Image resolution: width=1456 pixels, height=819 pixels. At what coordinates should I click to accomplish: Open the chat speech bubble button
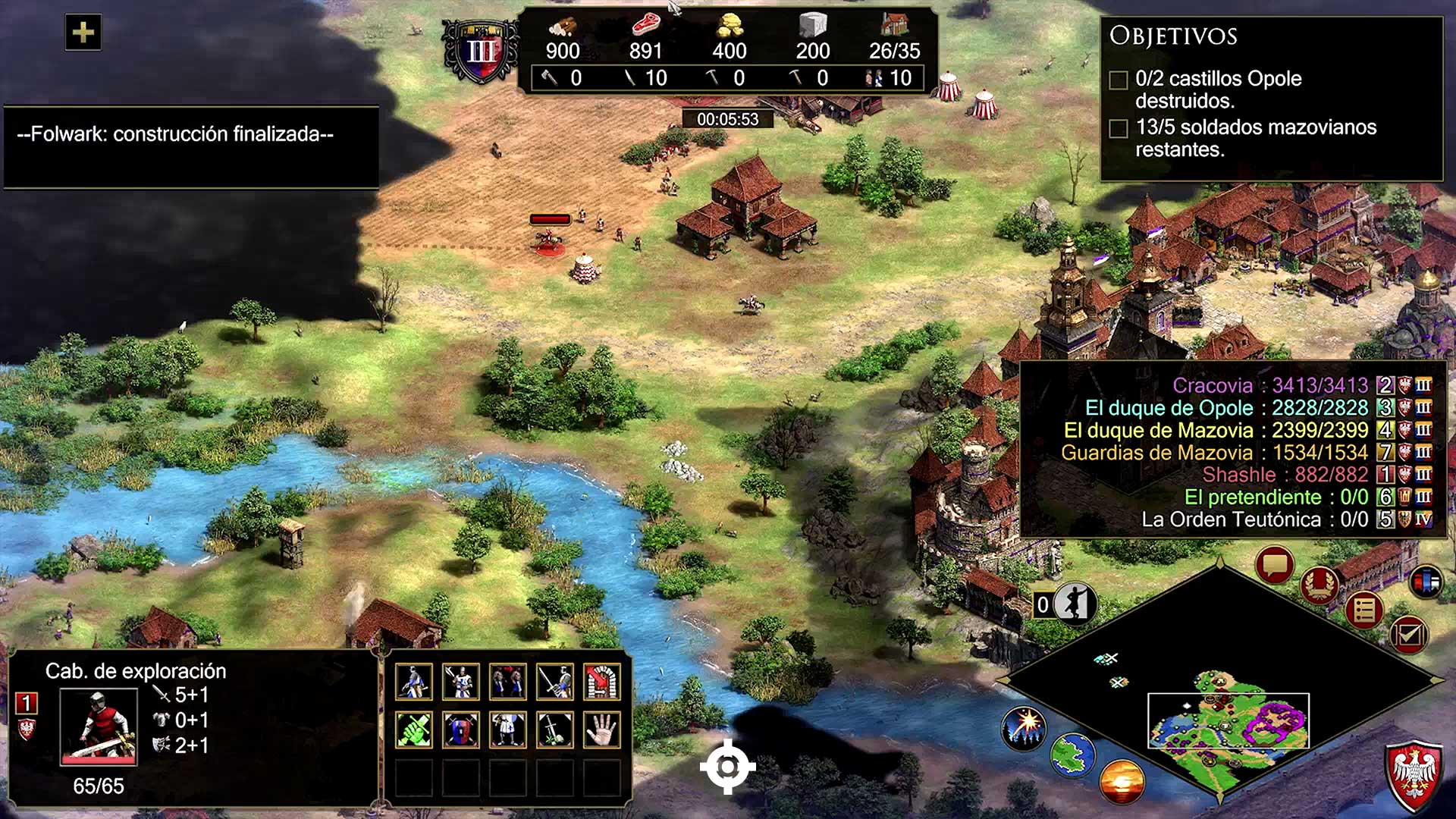[x=1274, y=565]
